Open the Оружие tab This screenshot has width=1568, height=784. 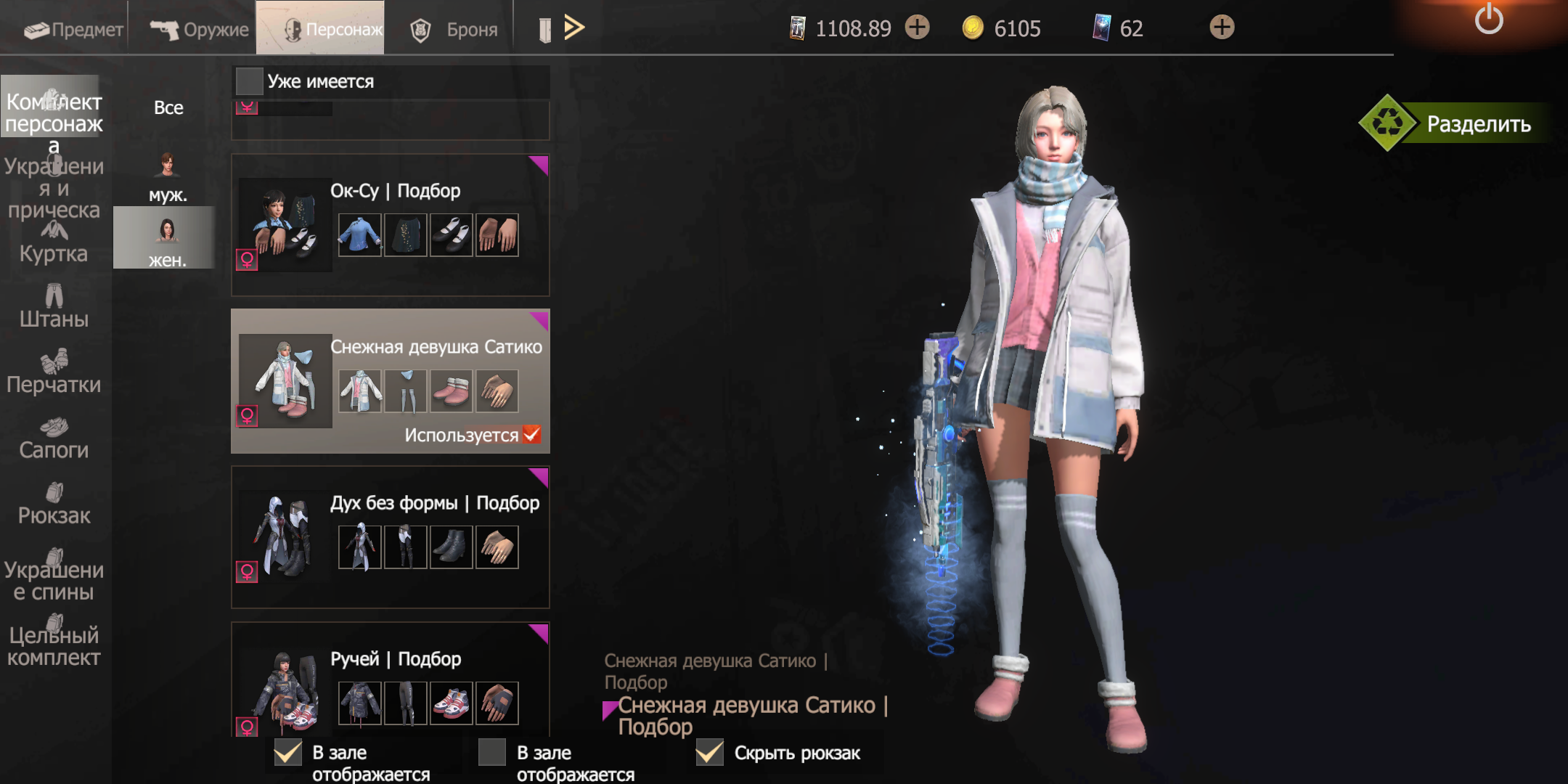coord(199,29)
